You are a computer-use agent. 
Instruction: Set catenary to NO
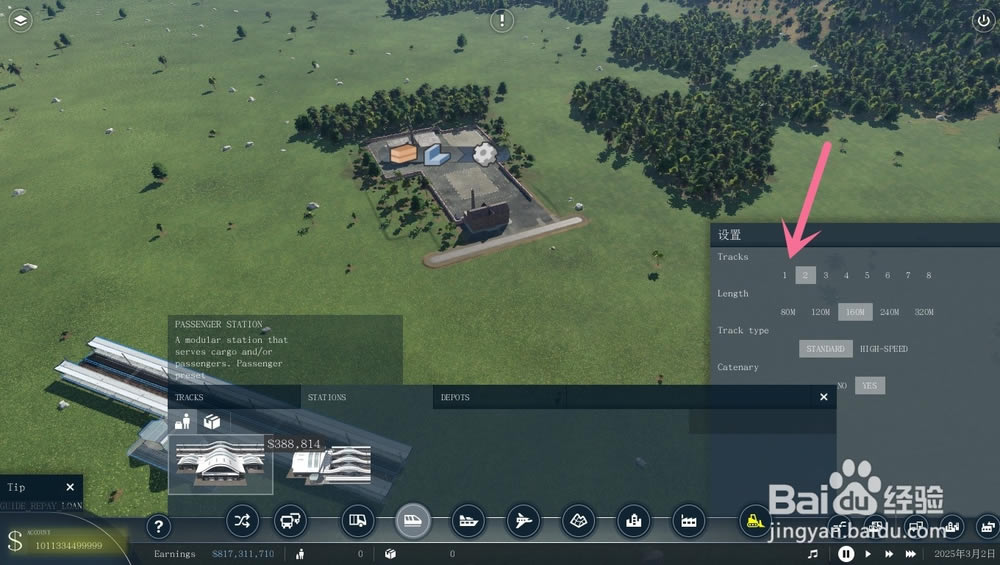(x=841, y=385)
